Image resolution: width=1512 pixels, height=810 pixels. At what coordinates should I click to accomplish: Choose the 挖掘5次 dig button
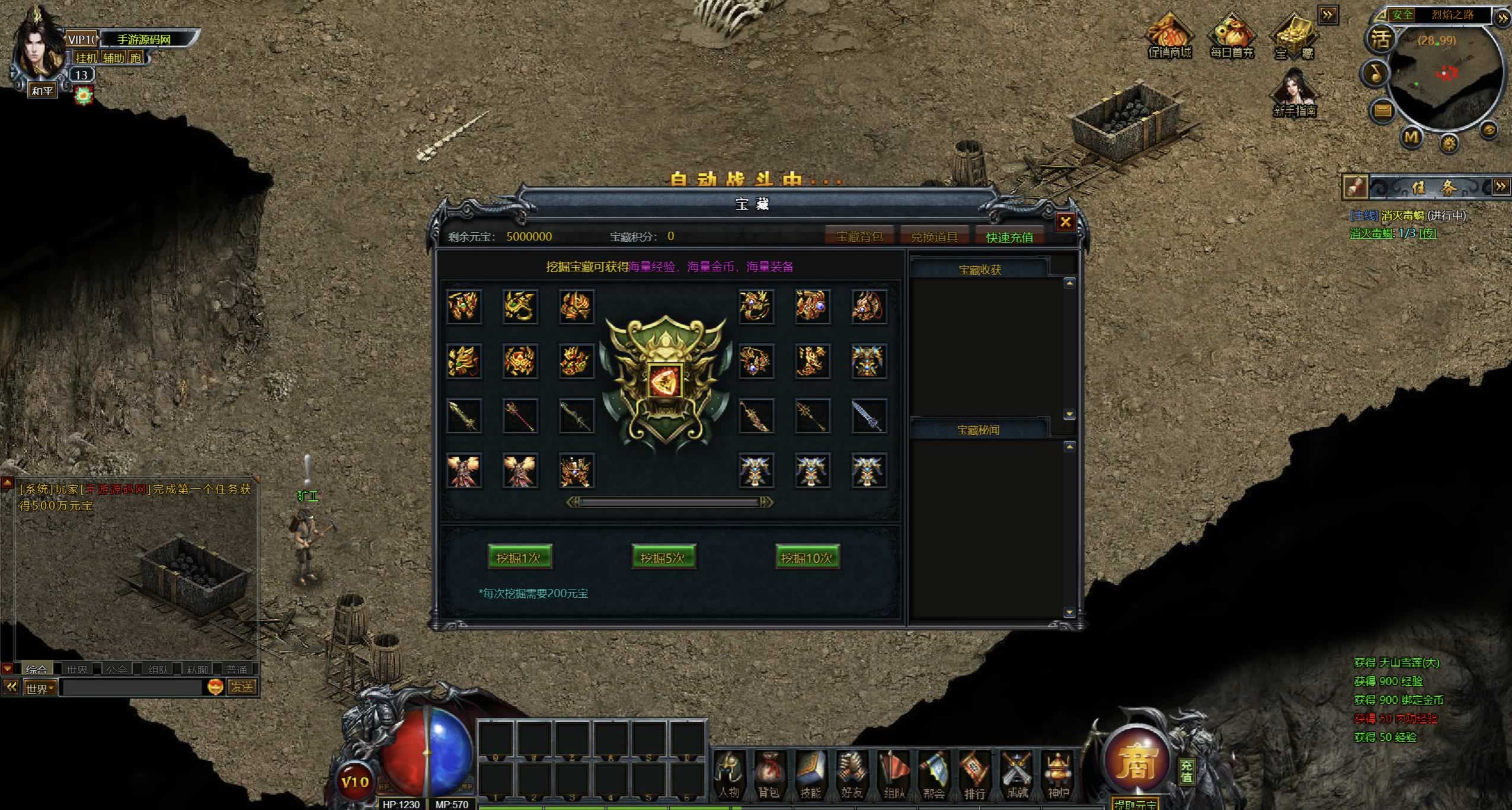click(663, 558)
